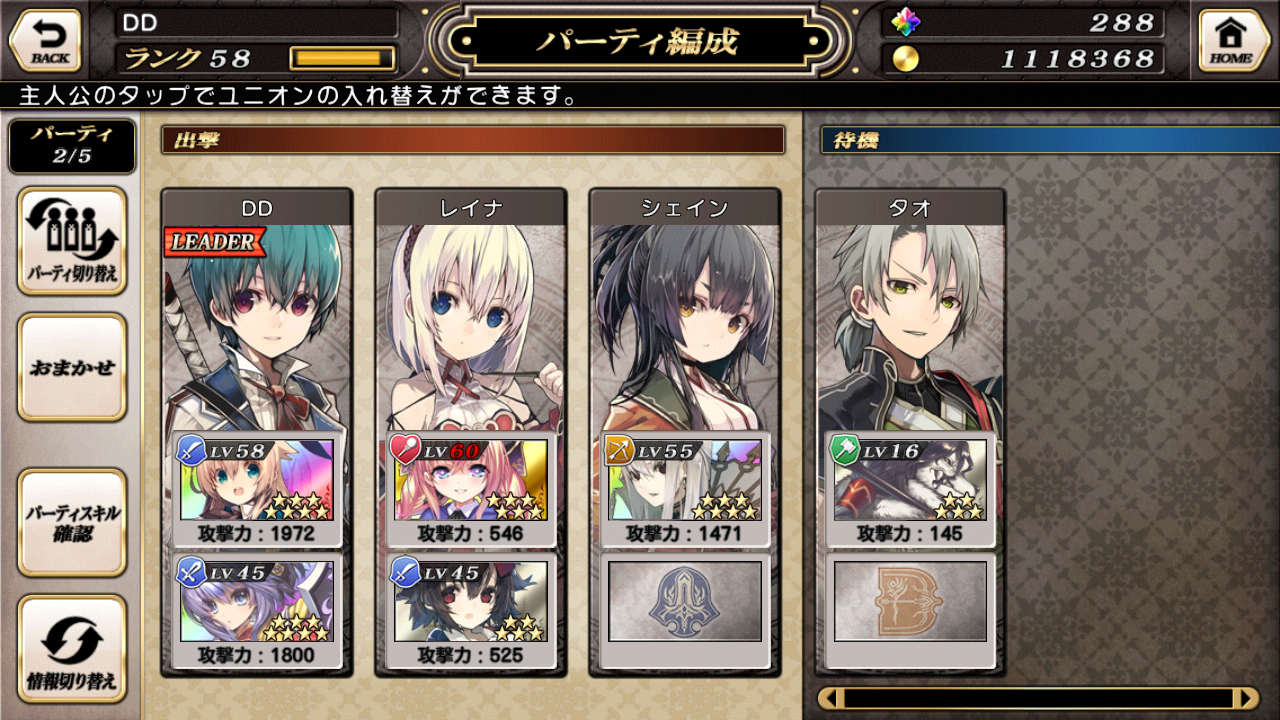The width and height of the screenshot is (1280, 720).
Task: Go back with the BACK button
Action: point(45,41)
